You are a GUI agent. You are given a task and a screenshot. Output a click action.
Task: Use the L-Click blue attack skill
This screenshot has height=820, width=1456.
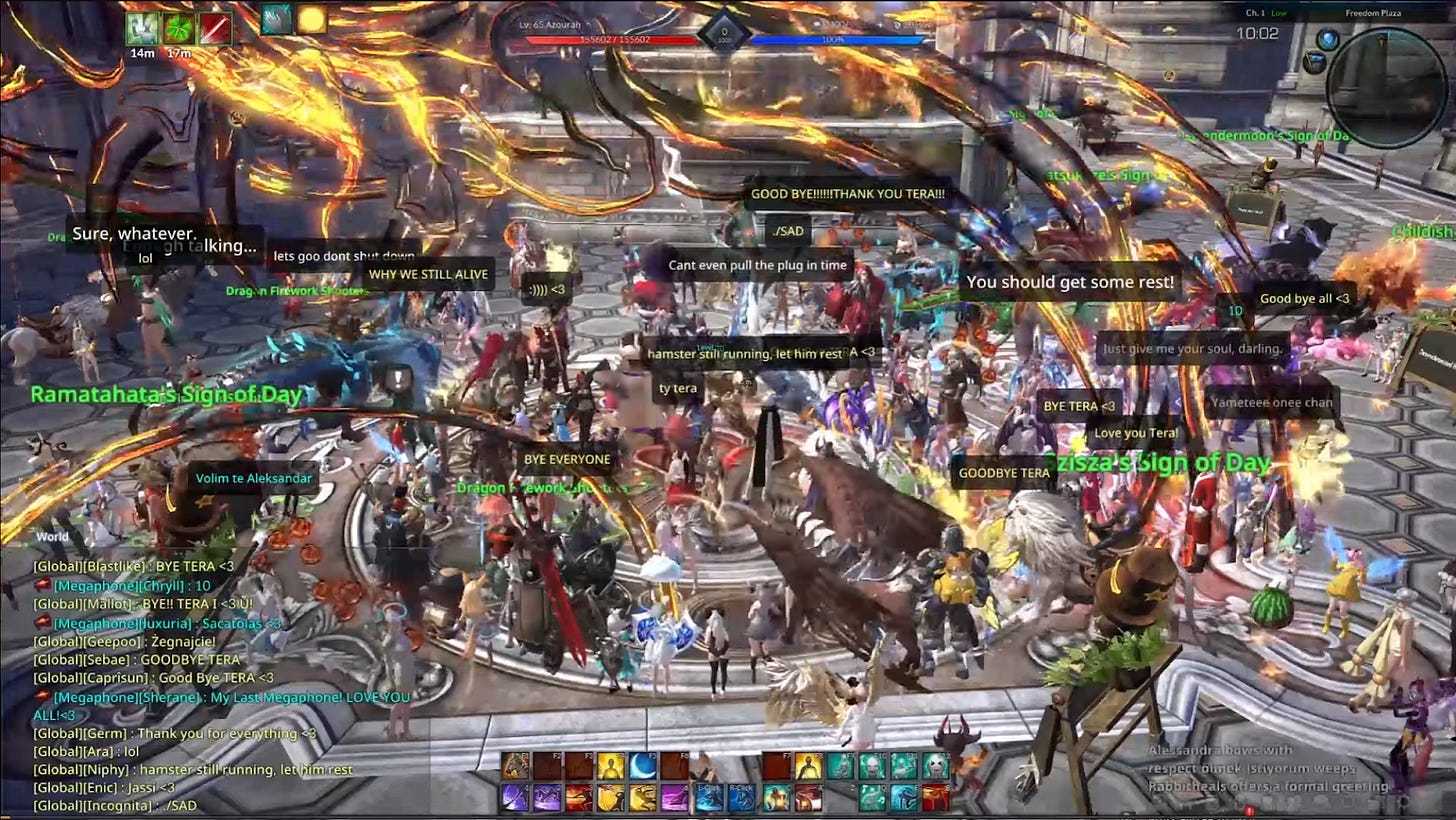[709, 797]
